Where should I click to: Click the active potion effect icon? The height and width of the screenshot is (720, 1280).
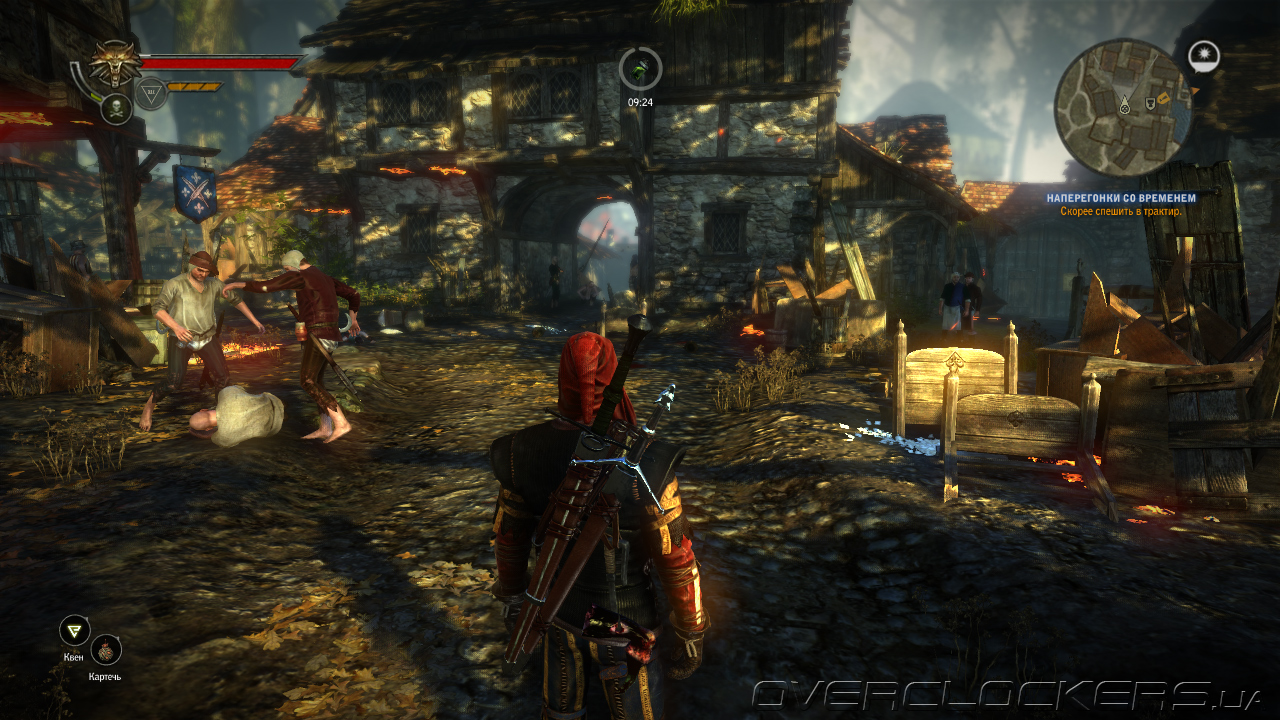tap(640, 68)
